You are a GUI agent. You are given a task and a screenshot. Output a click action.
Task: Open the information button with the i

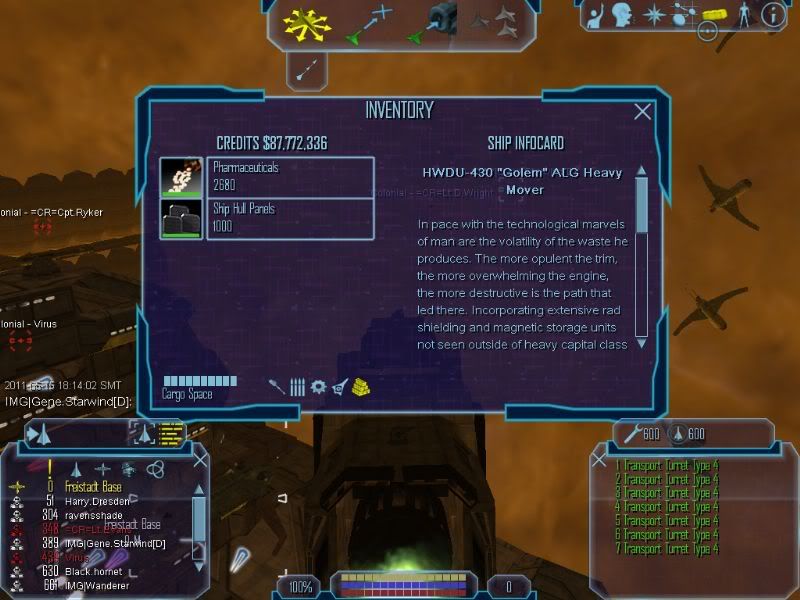[x=772, y=14]
